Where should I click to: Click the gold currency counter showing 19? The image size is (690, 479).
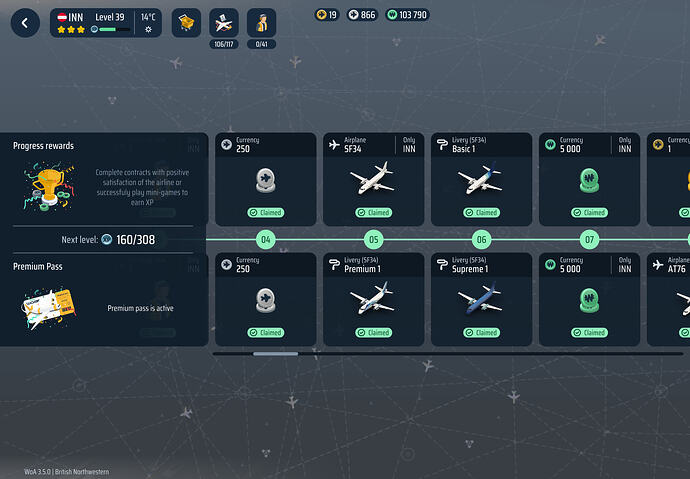pos(327,15)
